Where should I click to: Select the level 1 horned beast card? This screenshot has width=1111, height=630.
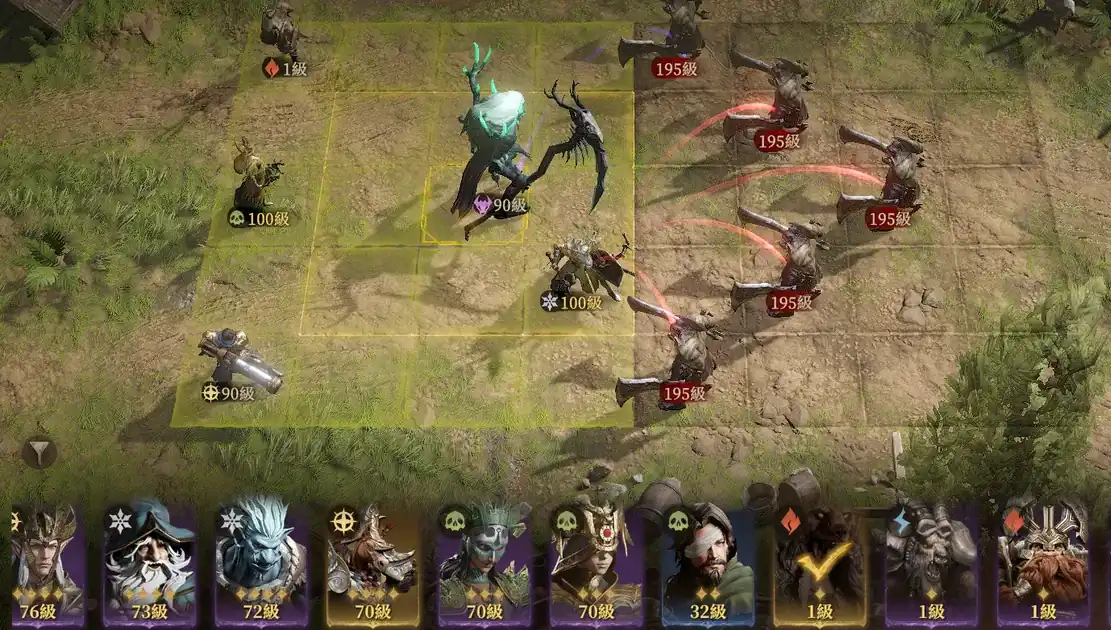(x=930, y=563)
